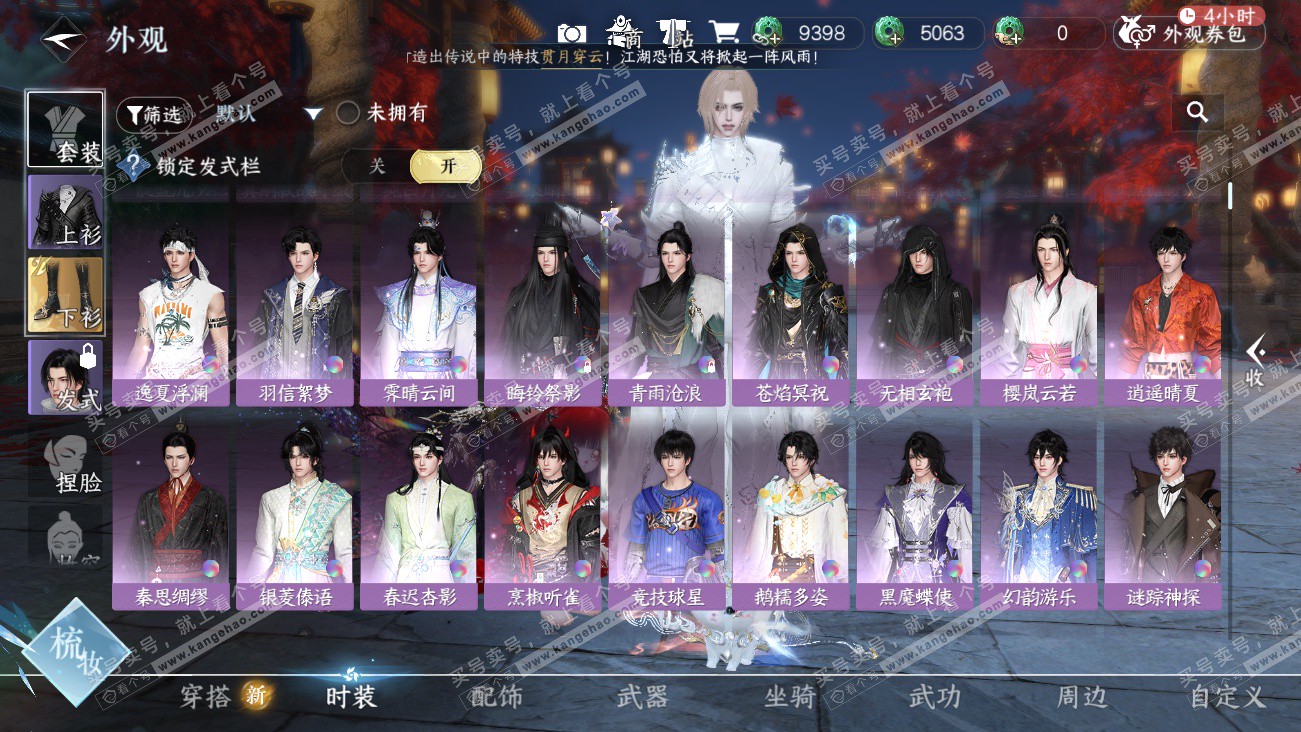Viewport: 1301px width, 732px height.
Task: Open the 外观券包 coupon pack
Action: [x=1190, y=34]
